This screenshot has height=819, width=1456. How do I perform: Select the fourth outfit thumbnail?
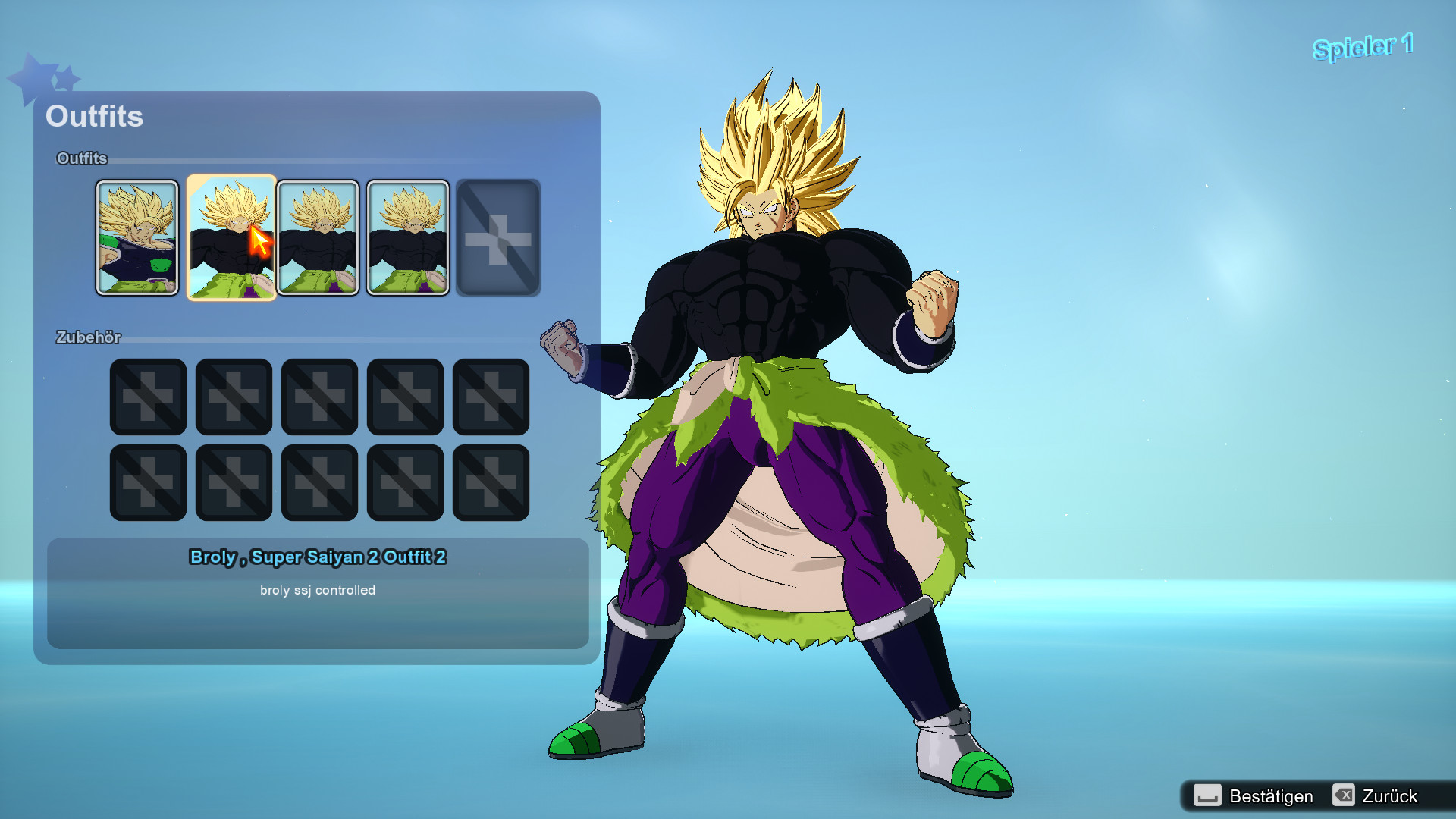407,237
